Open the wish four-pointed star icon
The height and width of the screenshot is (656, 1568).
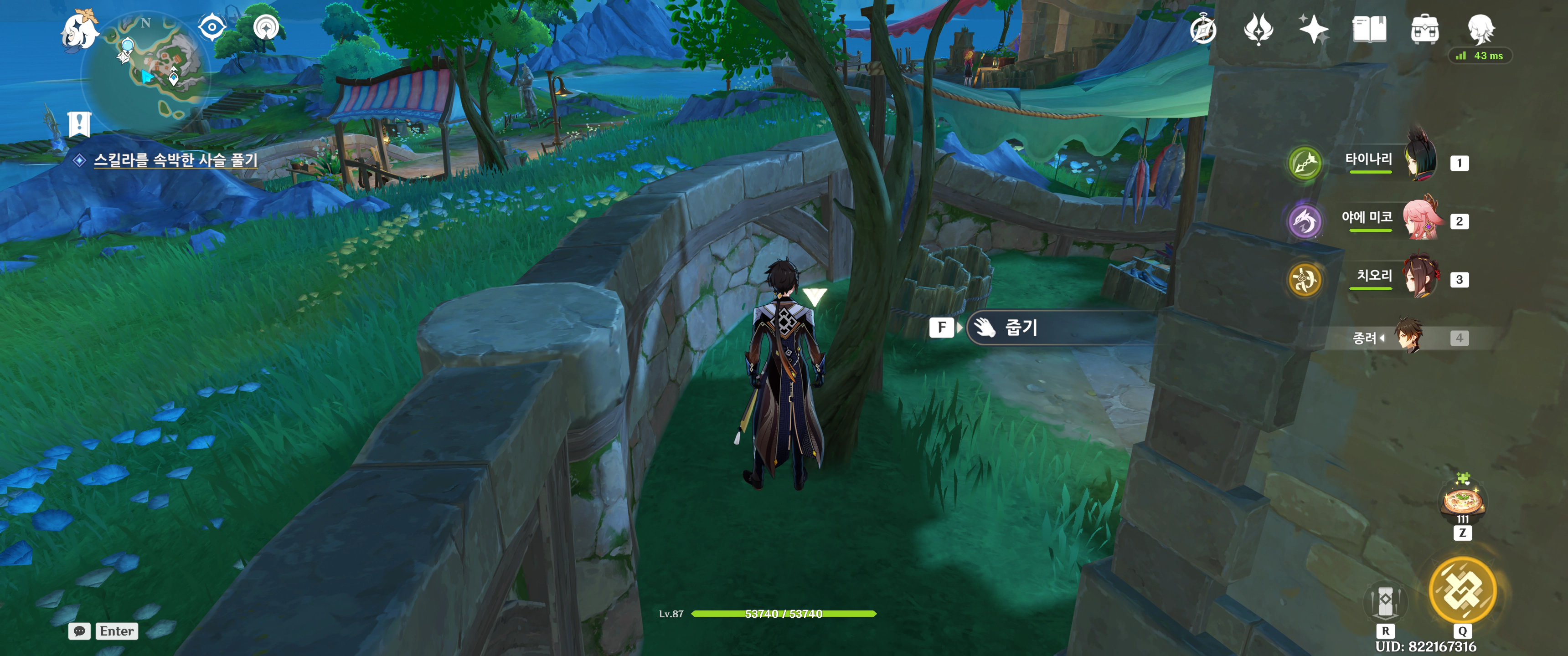pyautogui.click(x=1313, y=30)
